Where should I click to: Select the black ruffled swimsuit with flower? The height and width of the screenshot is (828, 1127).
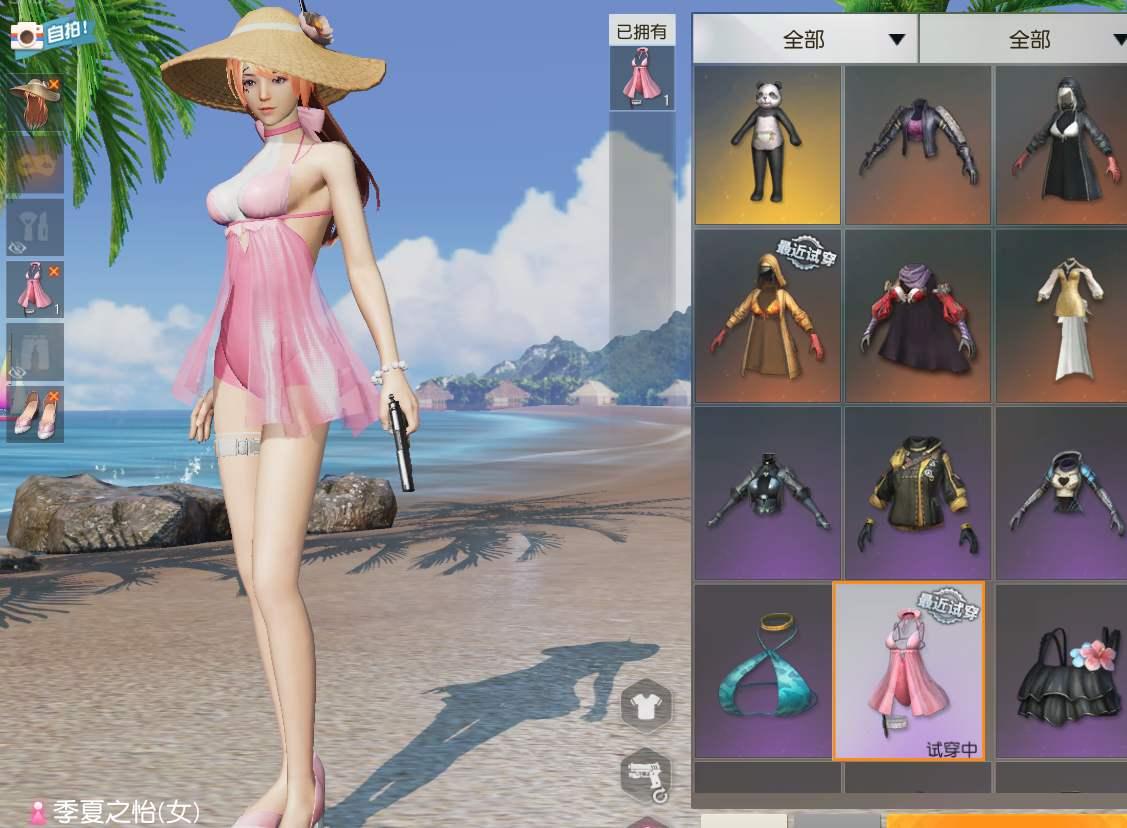[1061, 671]
